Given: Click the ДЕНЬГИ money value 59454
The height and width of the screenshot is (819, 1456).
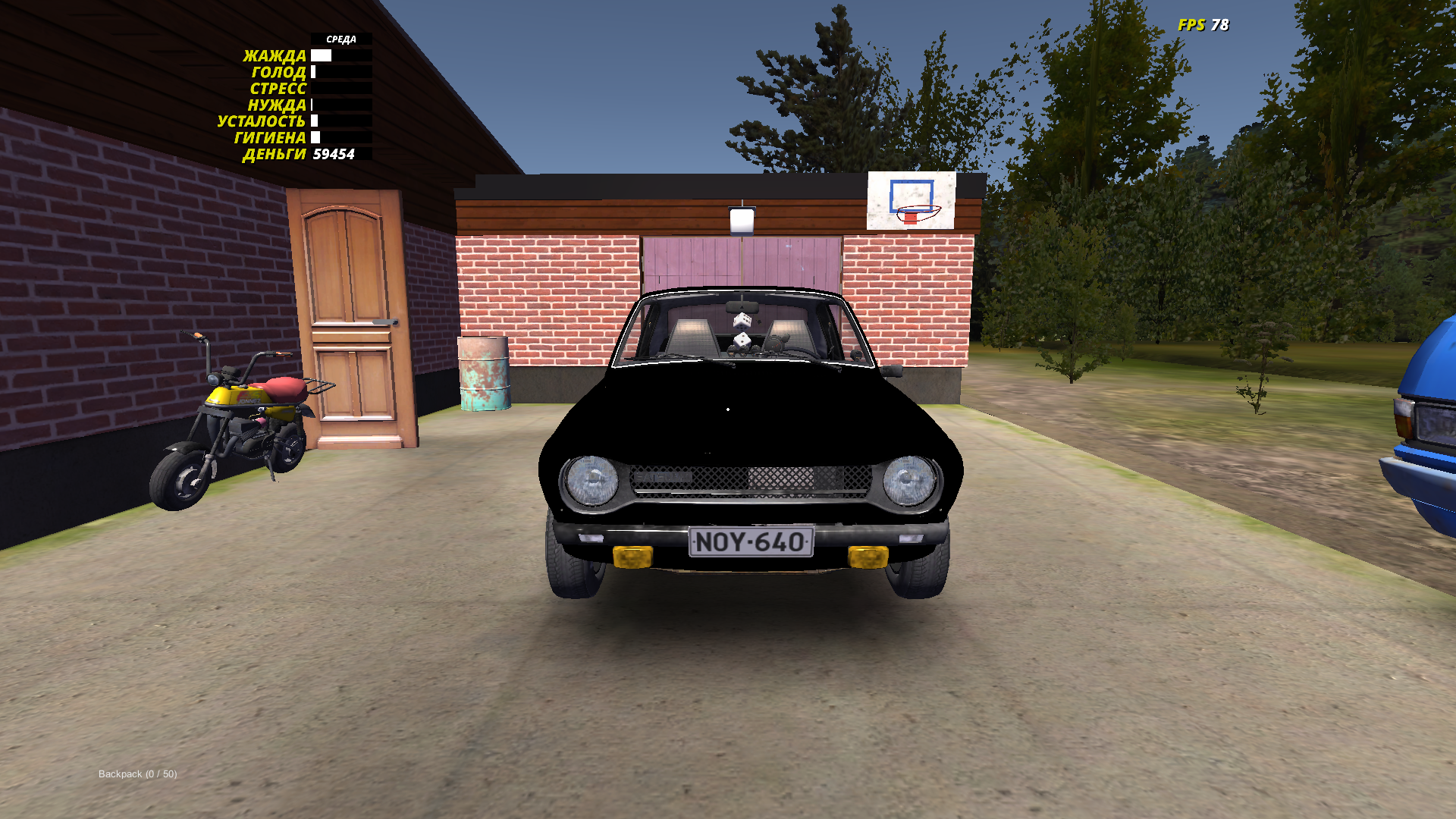Looking at the screenshot, I should (x=334, y=155).
